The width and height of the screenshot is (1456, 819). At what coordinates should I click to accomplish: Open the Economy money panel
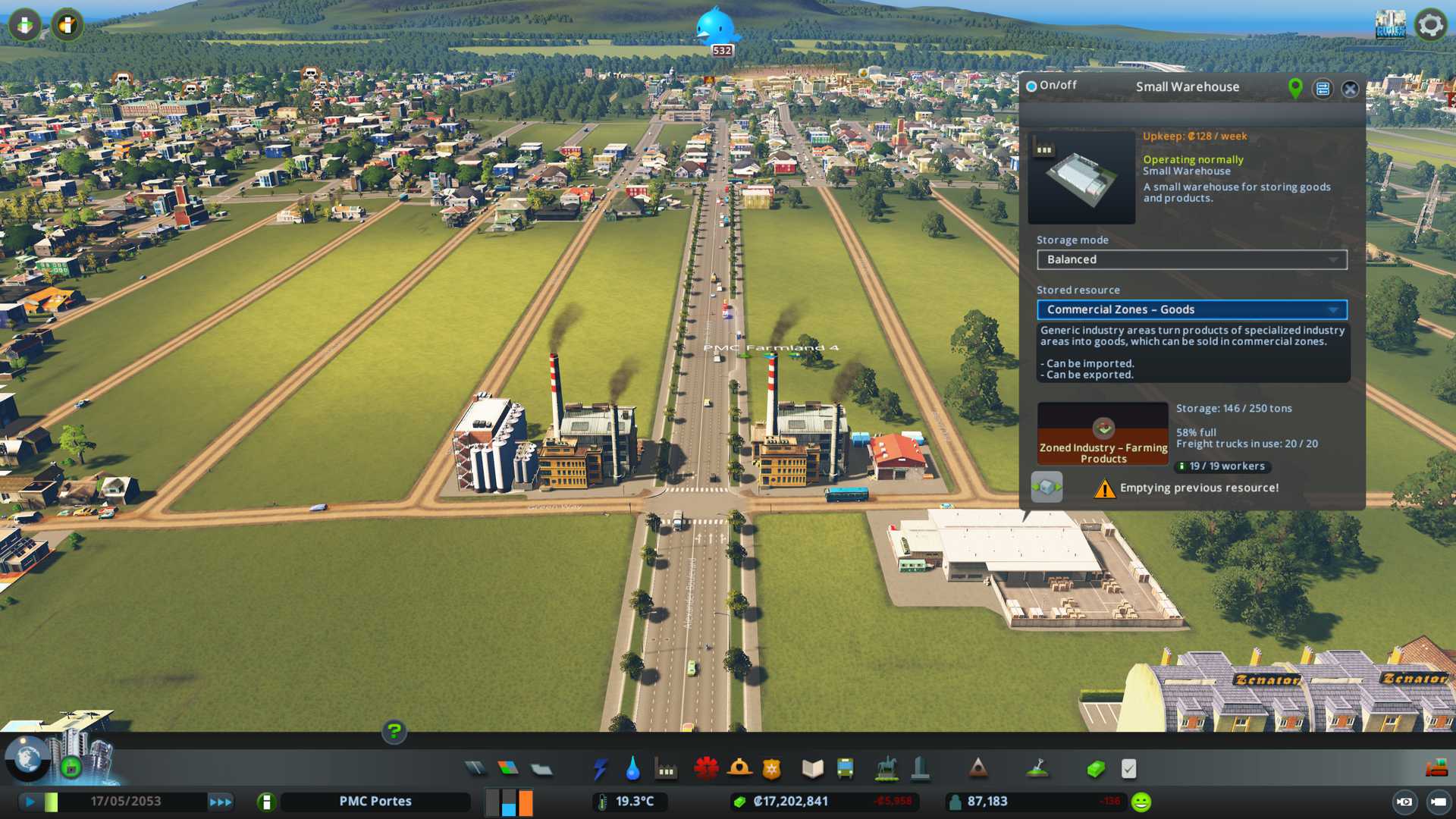coord(1095,769)
